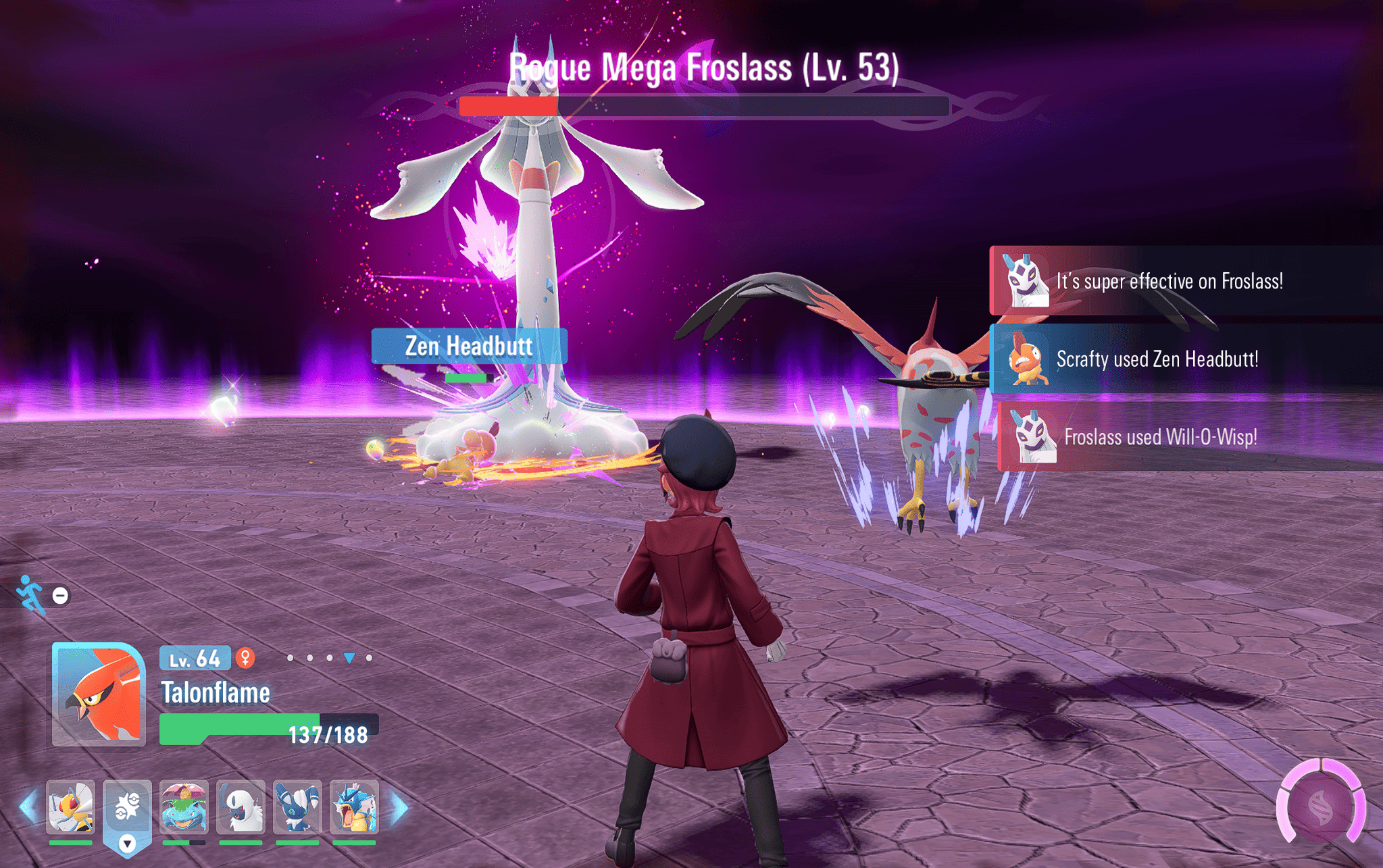The width and height of the screenshot is (1383, 868).
Task: Choose Absol from the party bar
Action: 241,807
